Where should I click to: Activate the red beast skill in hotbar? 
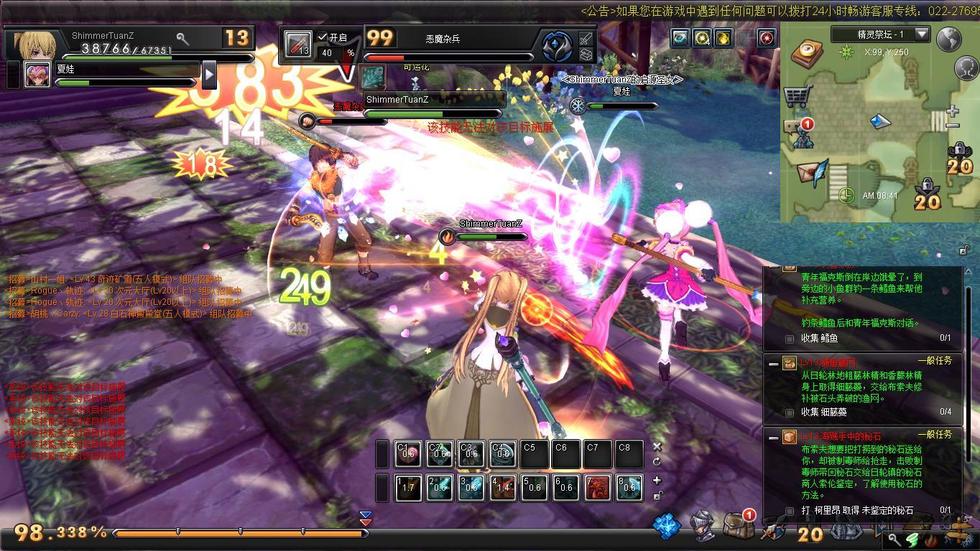[x=598, y=488]
